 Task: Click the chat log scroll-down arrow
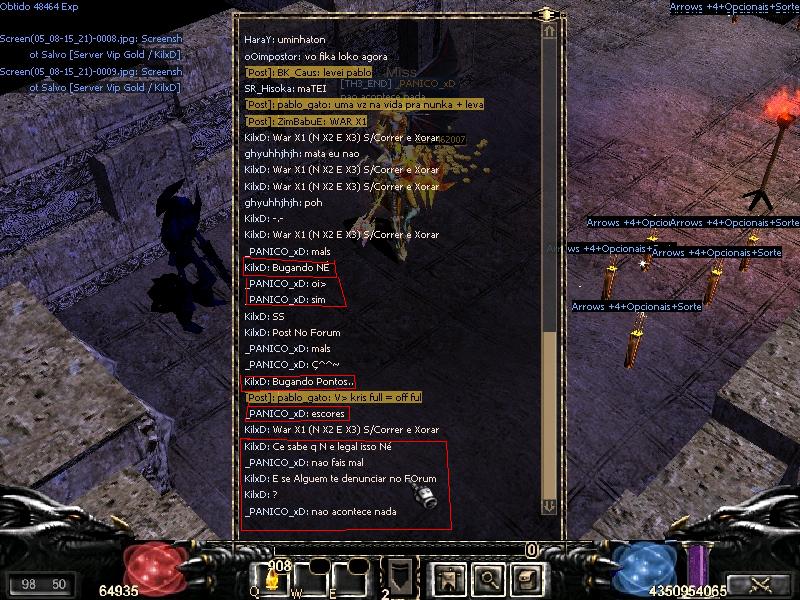point(549,506)
